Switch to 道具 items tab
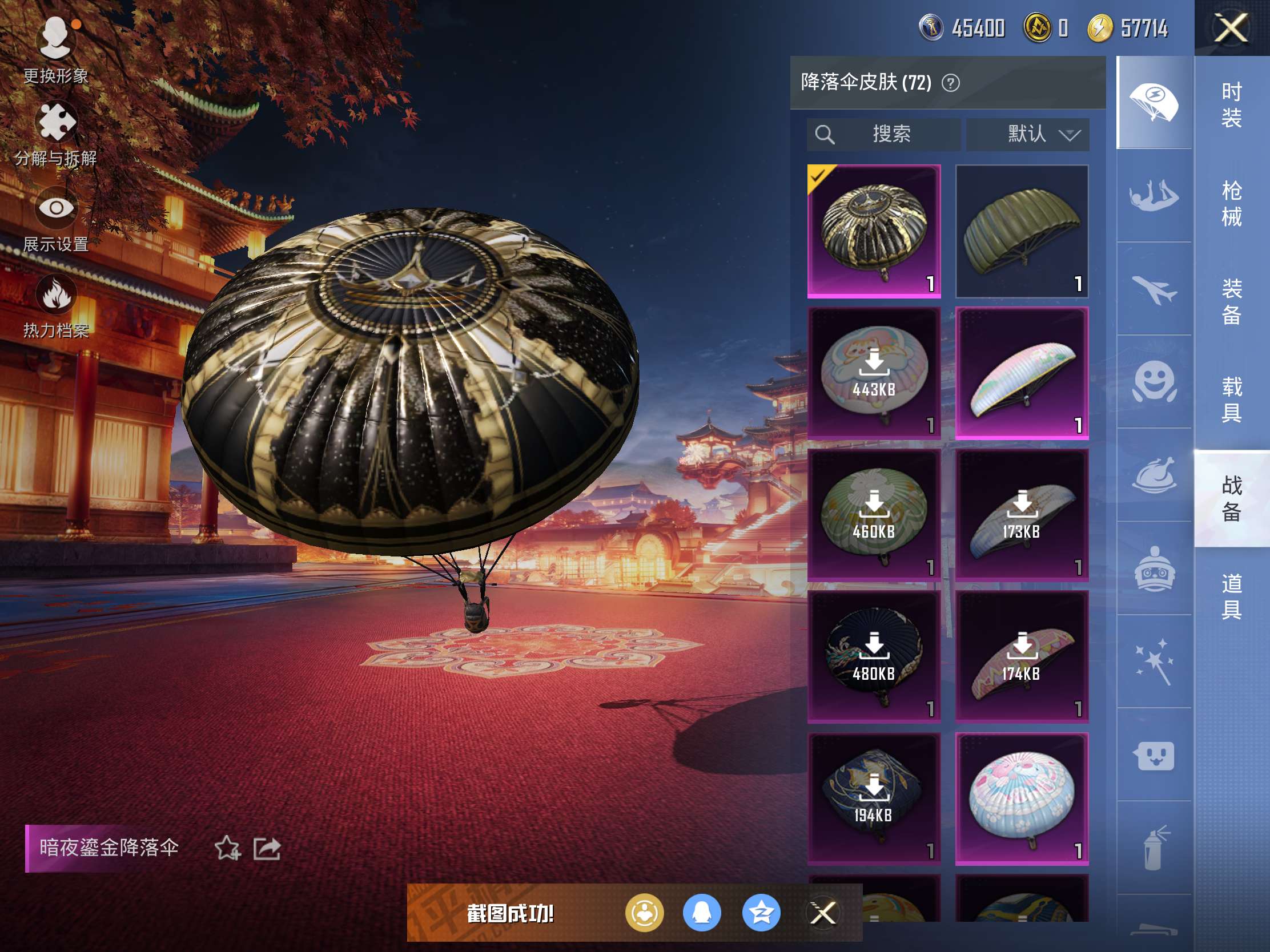This screenshot has height=952, width=1270. click(1231, 597)
